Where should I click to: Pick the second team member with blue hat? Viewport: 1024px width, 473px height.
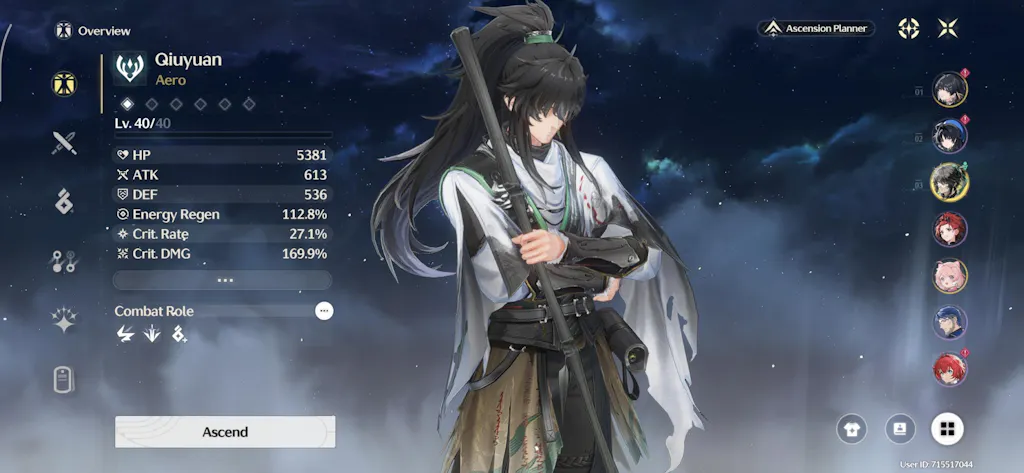[950, 135]
